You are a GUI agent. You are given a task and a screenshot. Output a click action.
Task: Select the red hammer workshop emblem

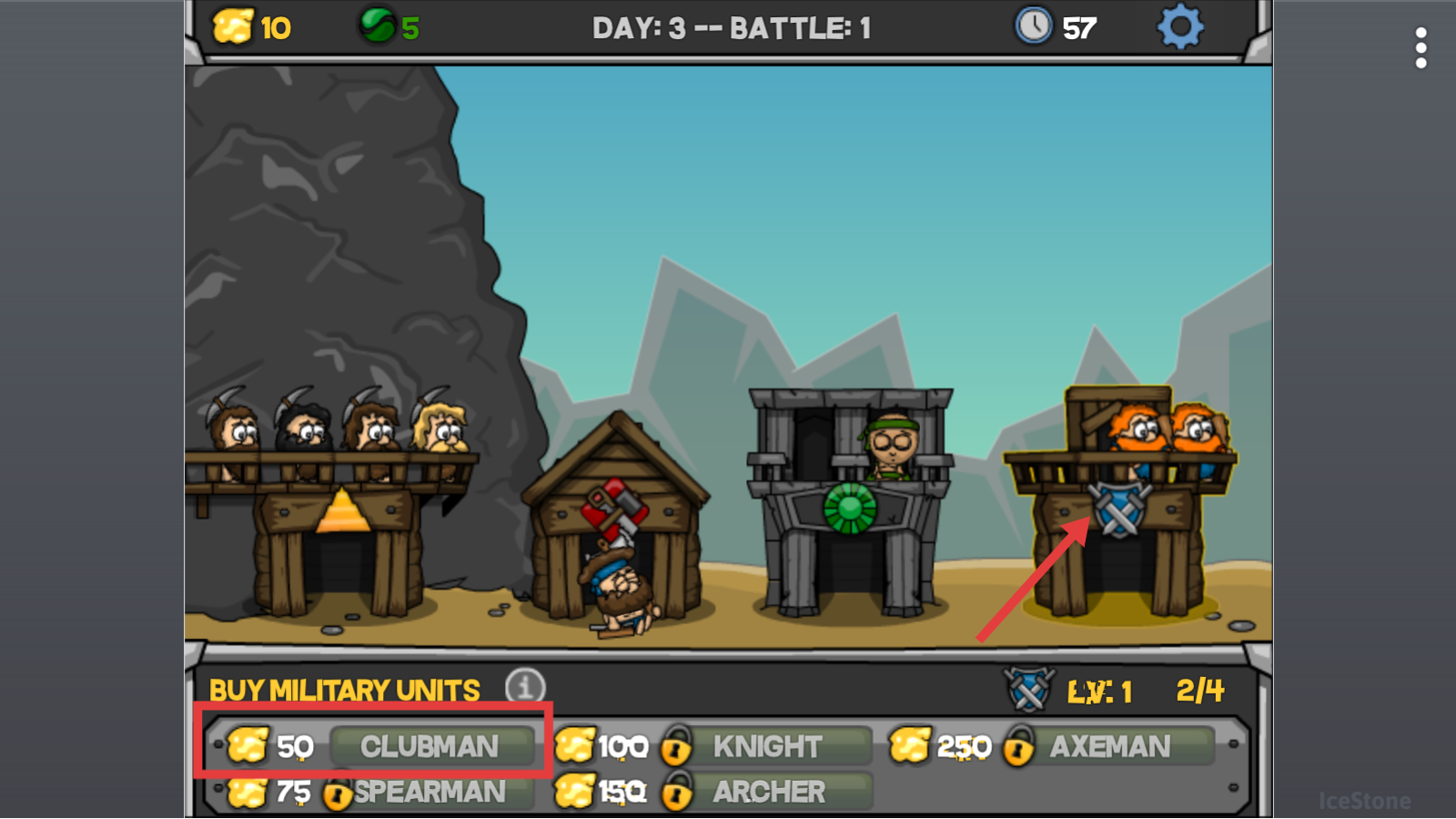[616, 506]
